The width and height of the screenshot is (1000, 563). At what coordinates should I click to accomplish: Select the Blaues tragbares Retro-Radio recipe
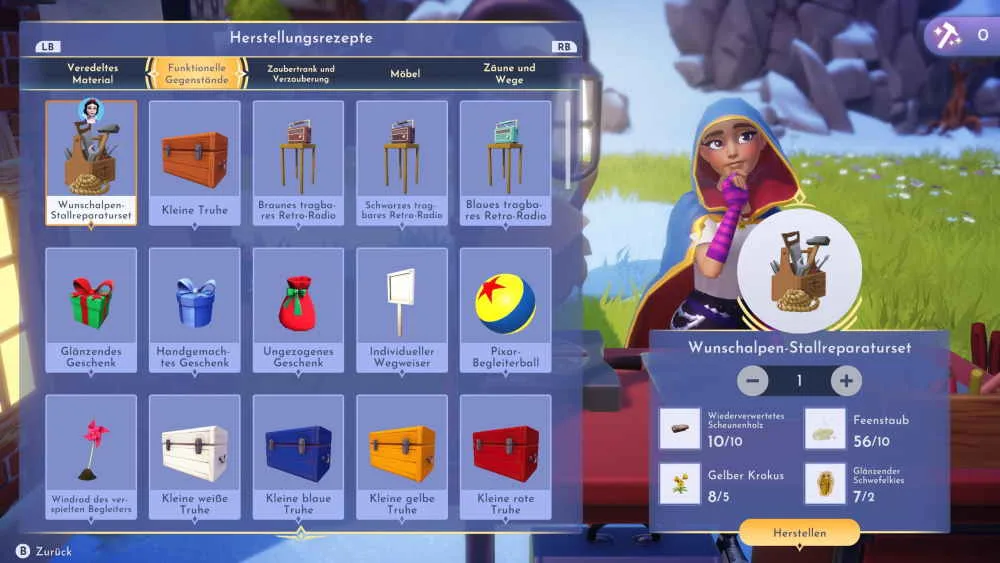tap(505, 163)
